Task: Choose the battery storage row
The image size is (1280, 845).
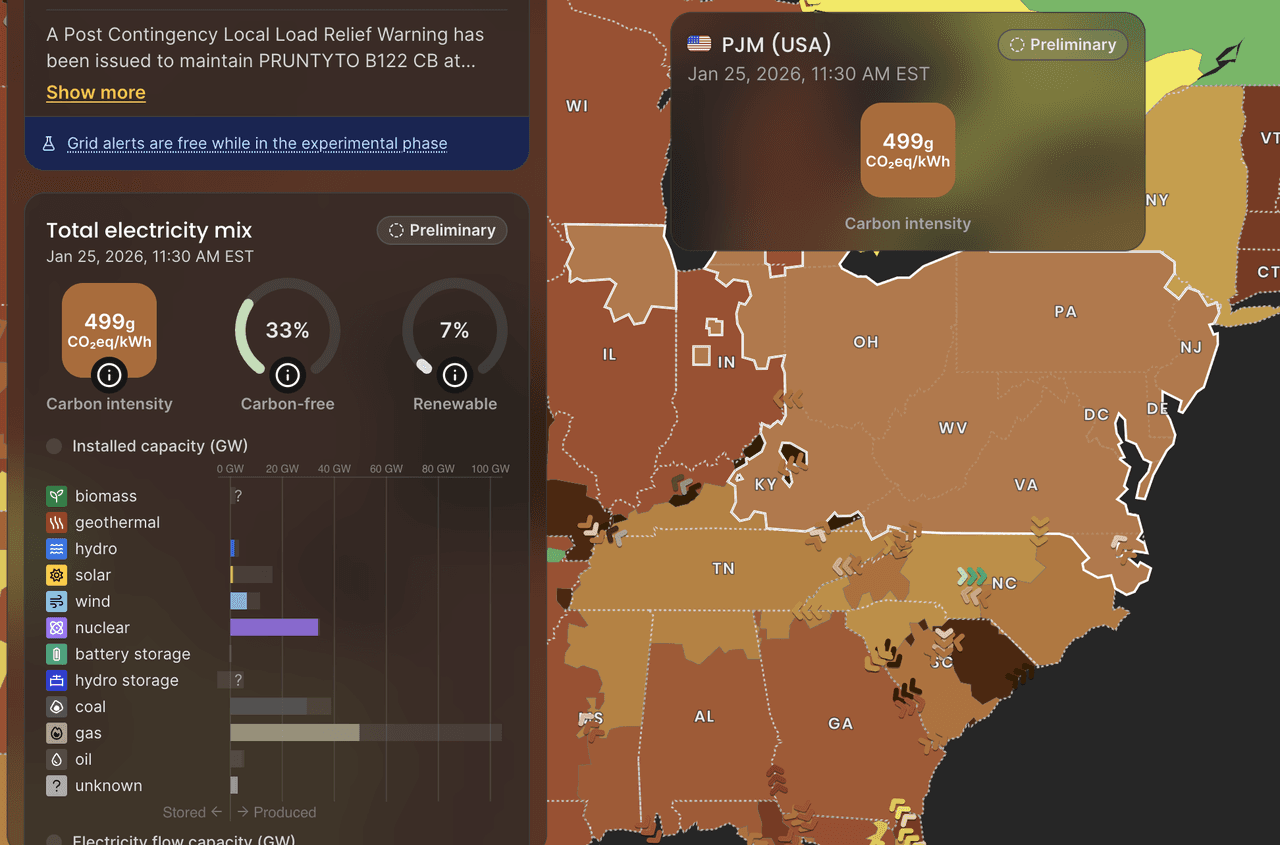Action: pos(132,654)
